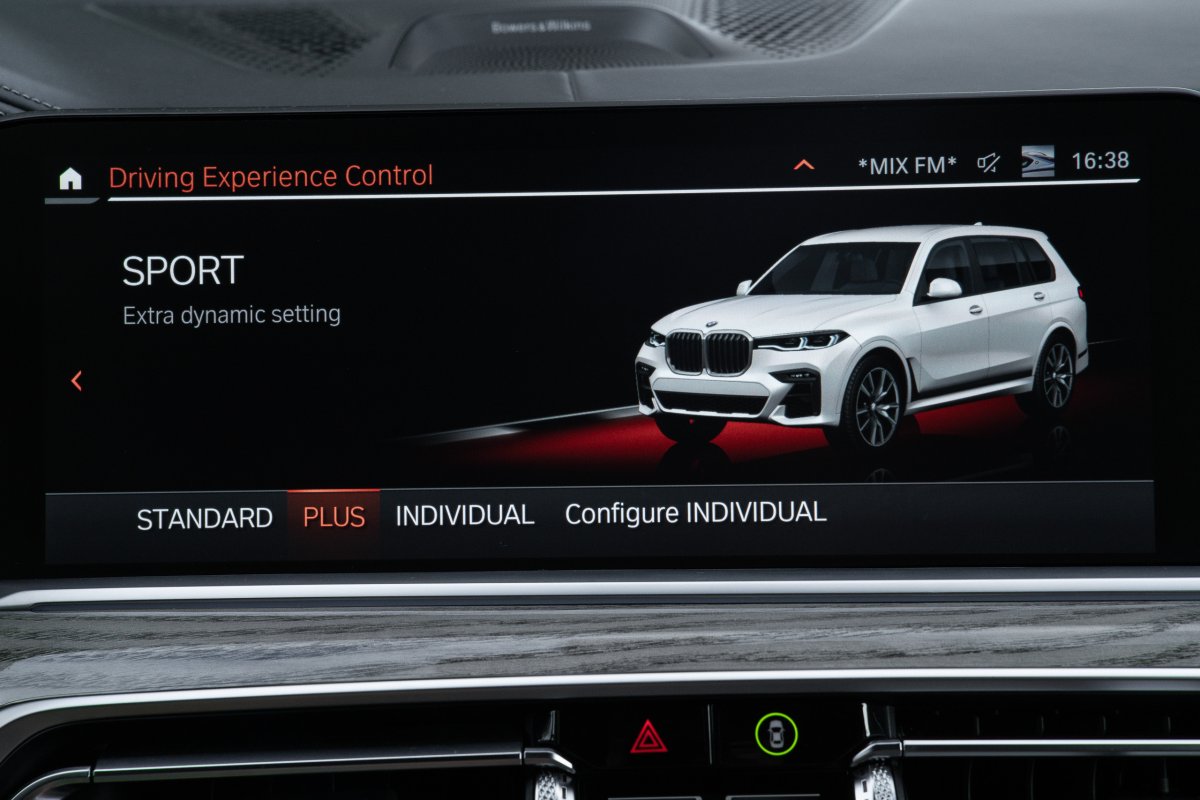
Task: Activate the green parking sensor button
Action: coord(775,734)
